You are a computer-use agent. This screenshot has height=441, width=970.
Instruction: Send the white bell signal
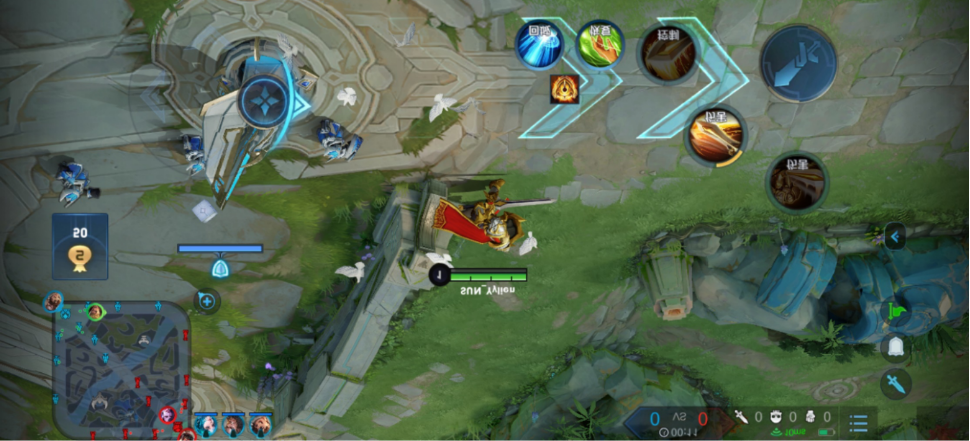pos(895,347)
